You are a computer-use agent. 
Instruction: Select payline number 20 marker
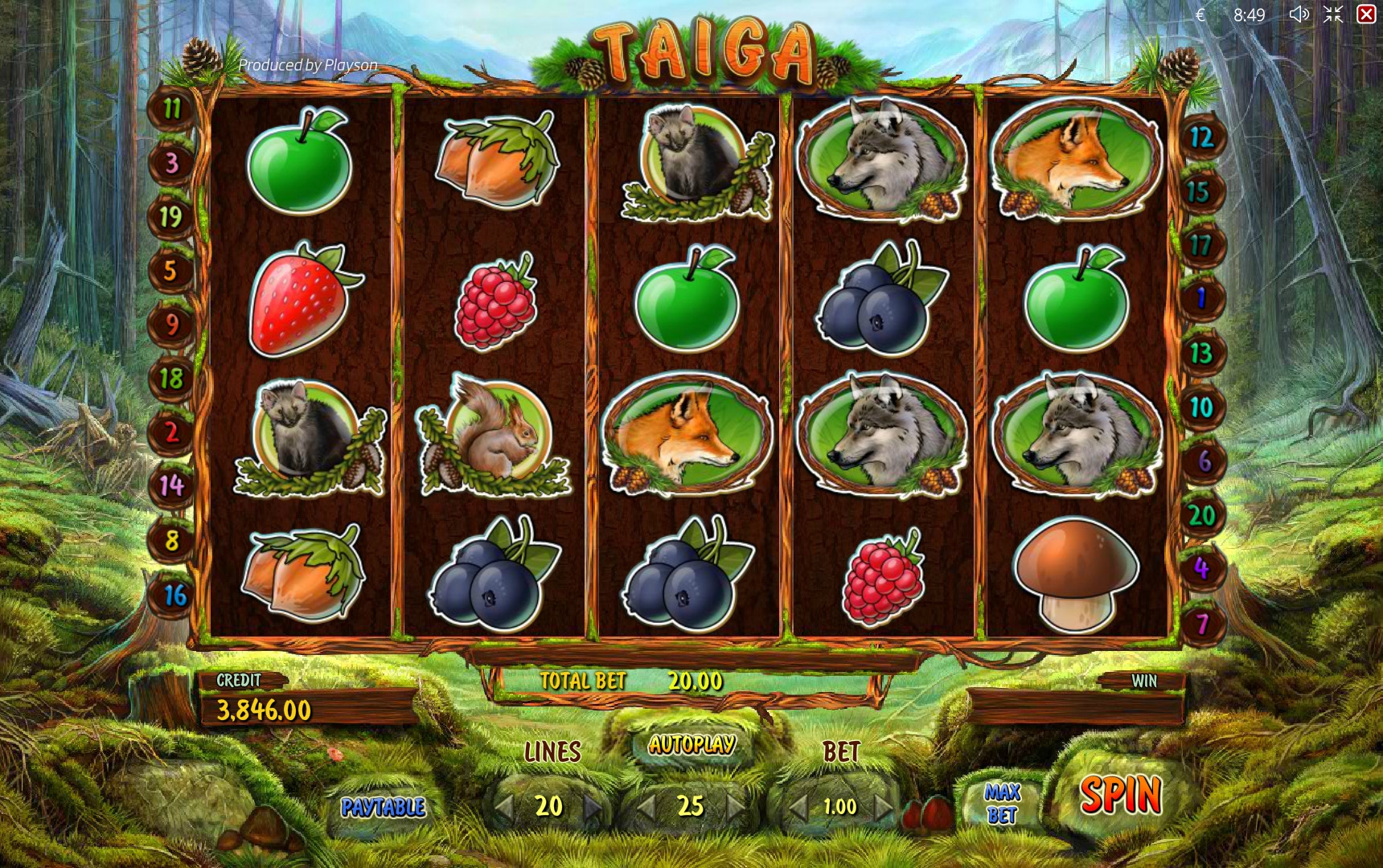[x=1201, y=515]
